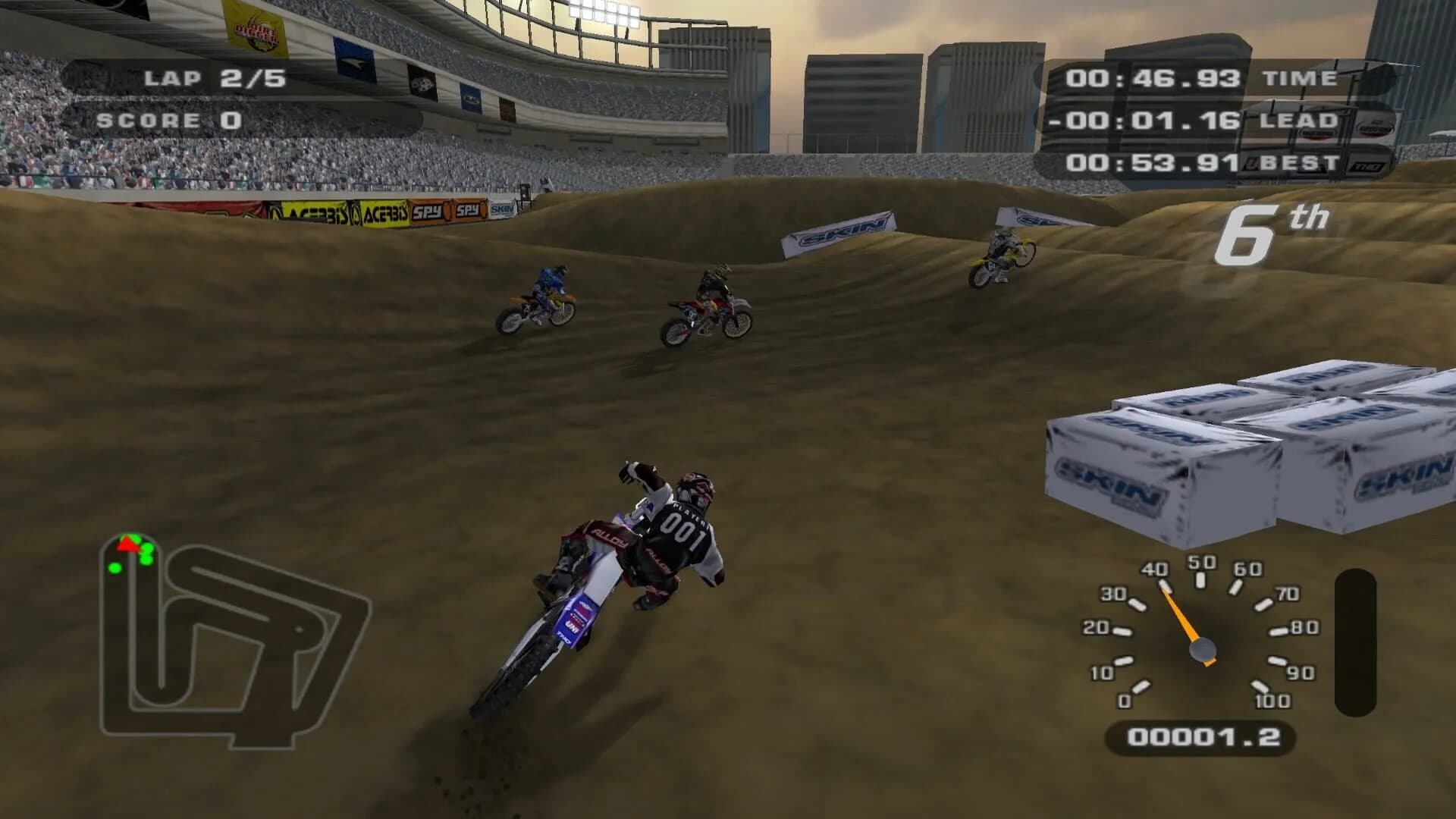Expand the TIME display reading 00:46.93

pyautogui.click(x=1153, y=76)
